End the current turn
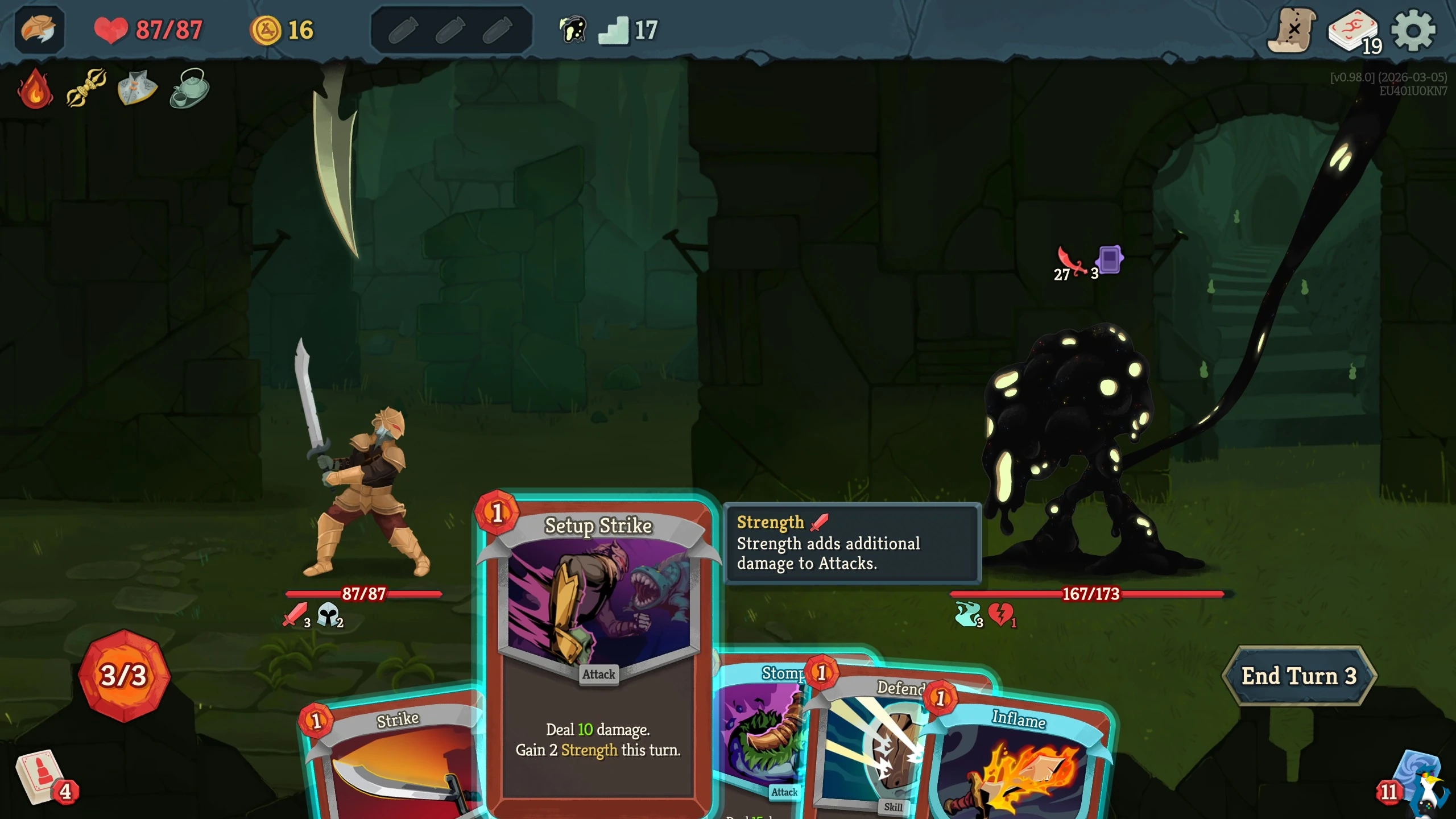 [1298, 676]
